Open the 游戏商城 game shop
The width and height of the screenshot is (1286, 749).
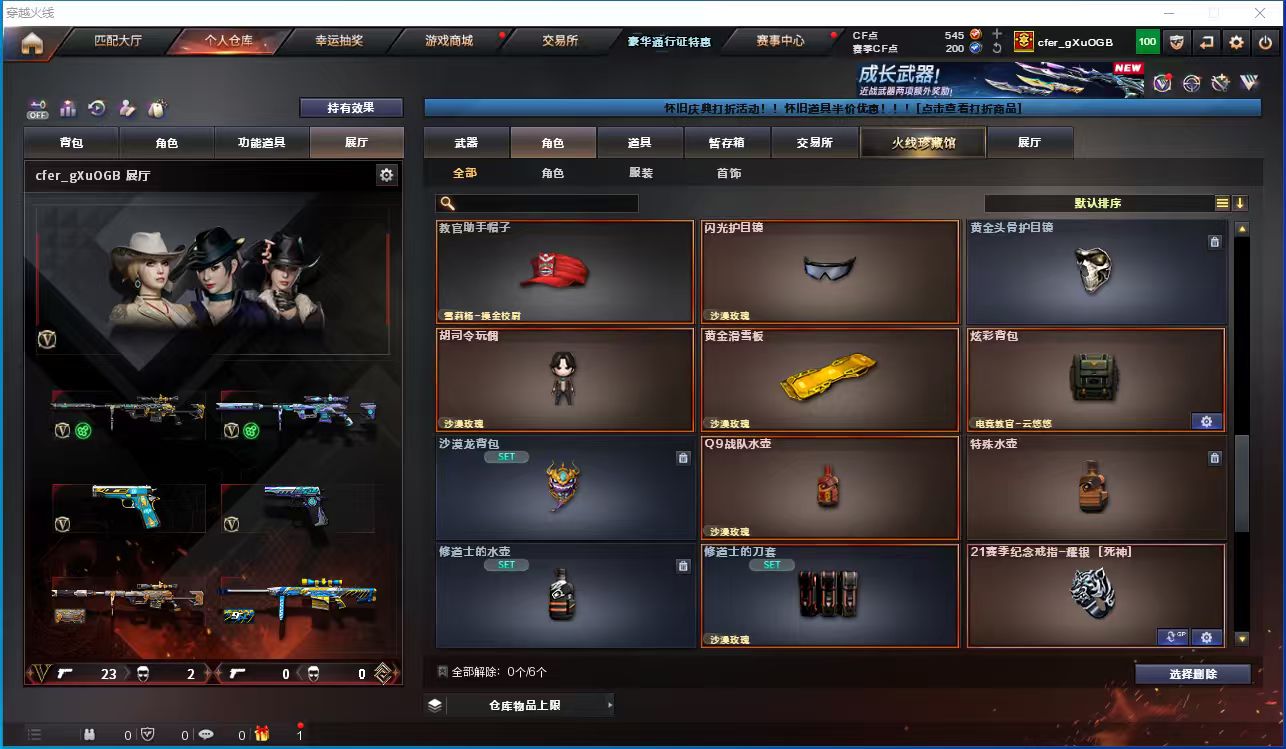coord(449,41)
